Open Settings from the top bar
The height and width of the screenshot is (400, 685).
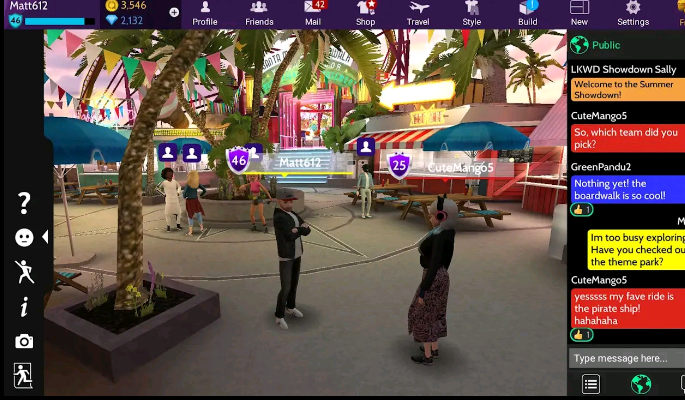click(x=633, y=13)
